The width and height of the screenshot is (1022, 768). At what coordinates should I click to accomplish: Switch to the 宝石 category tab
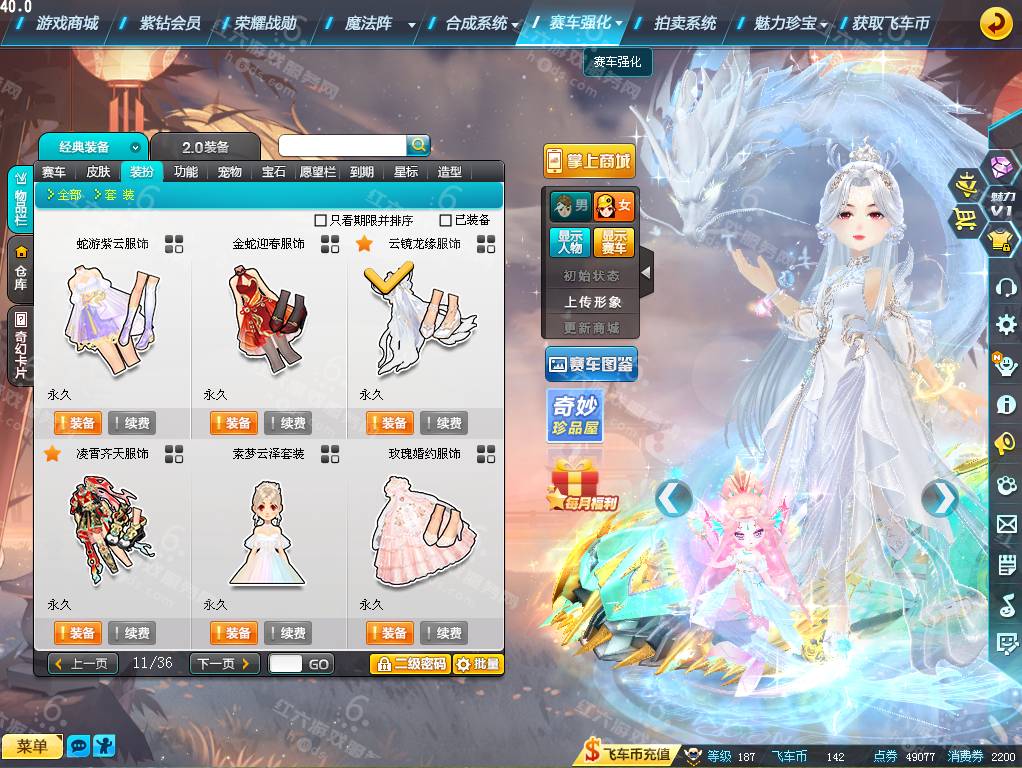tap(274, 172)
